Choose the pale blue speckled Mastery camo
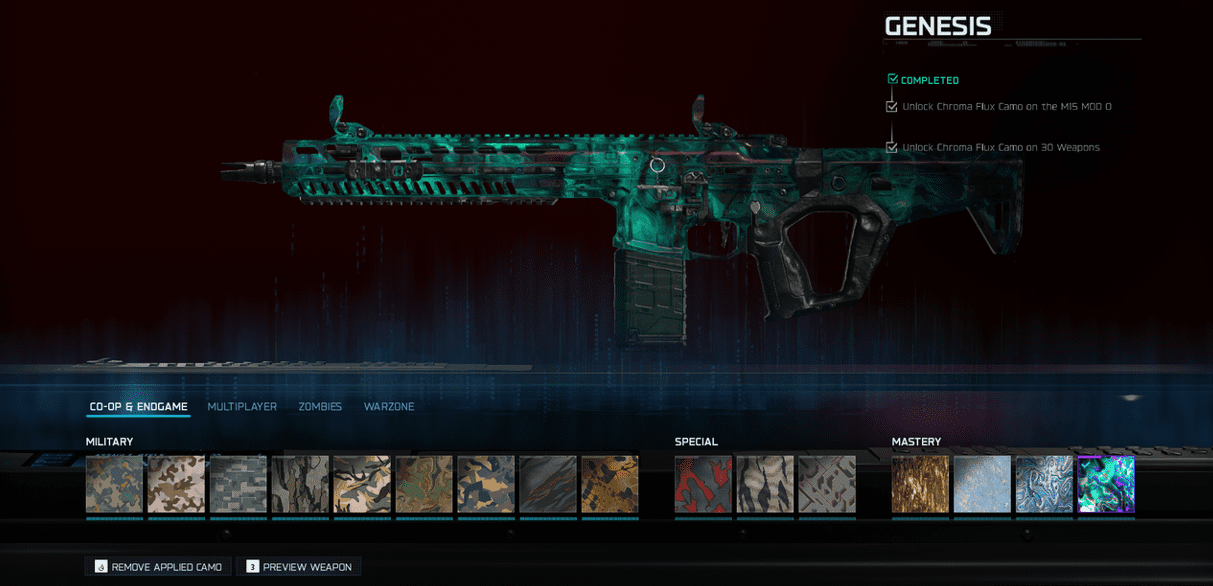This screenshot has height=586, width=1213. tap(982, 485)
